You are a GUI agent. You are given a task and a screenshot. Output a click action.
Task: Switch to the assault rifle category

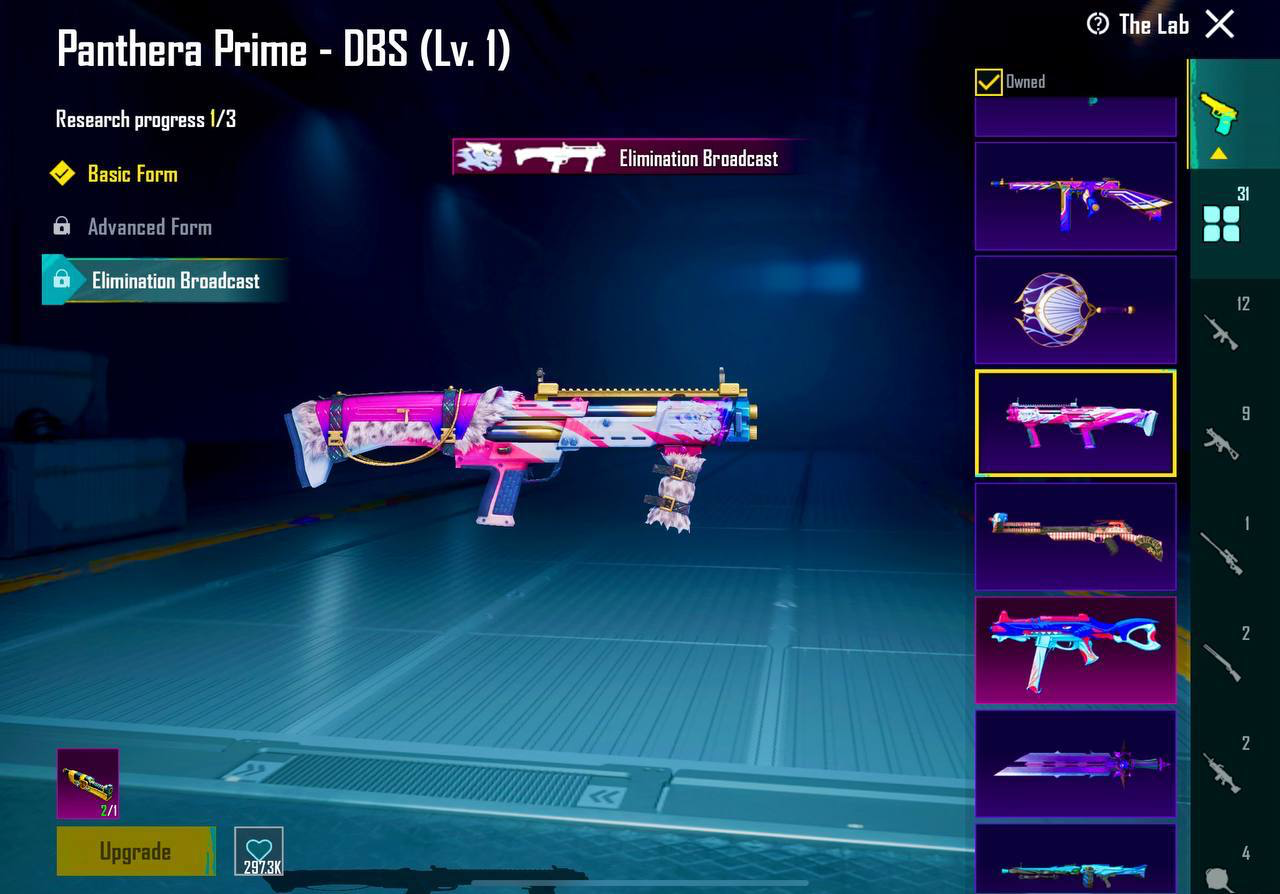[x=1221, y=331]
